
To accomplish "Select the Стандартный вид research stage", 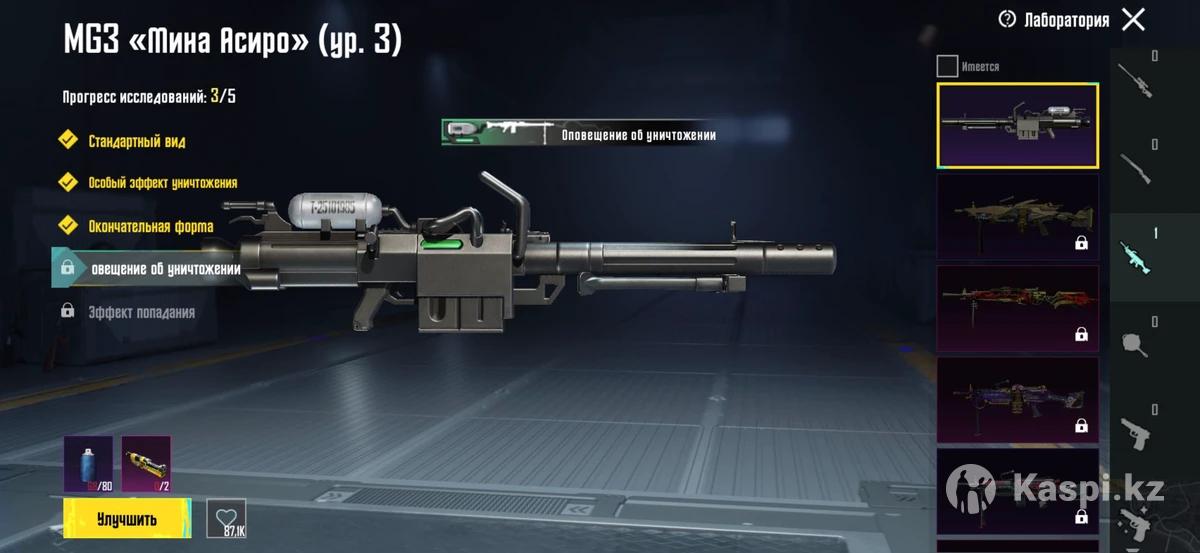I will [135, 141].
